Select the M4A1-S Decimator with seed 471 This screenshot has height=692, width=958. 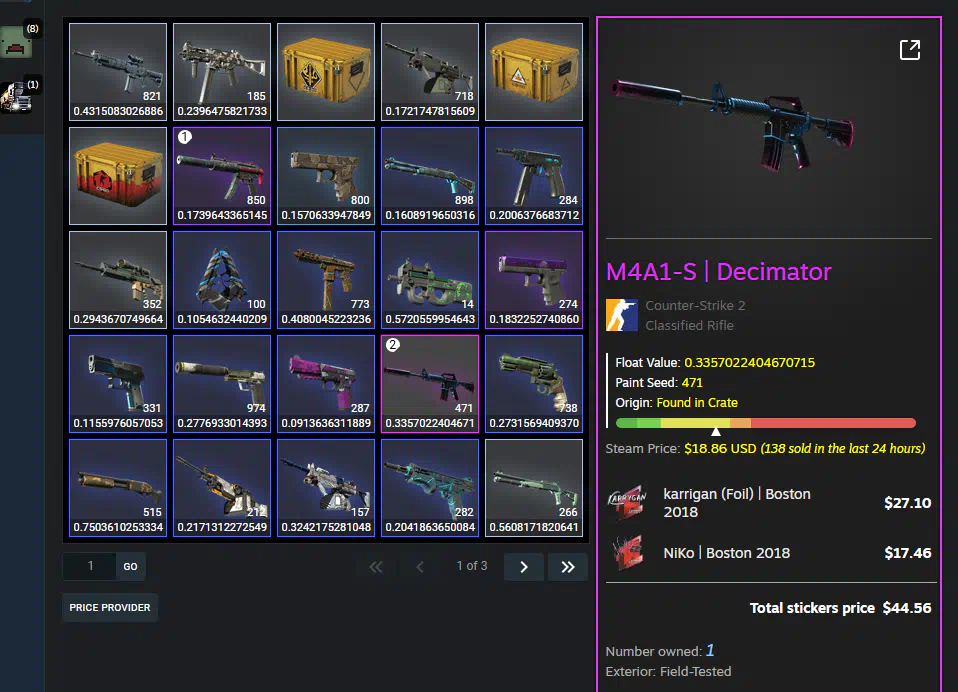pos(430,383)
